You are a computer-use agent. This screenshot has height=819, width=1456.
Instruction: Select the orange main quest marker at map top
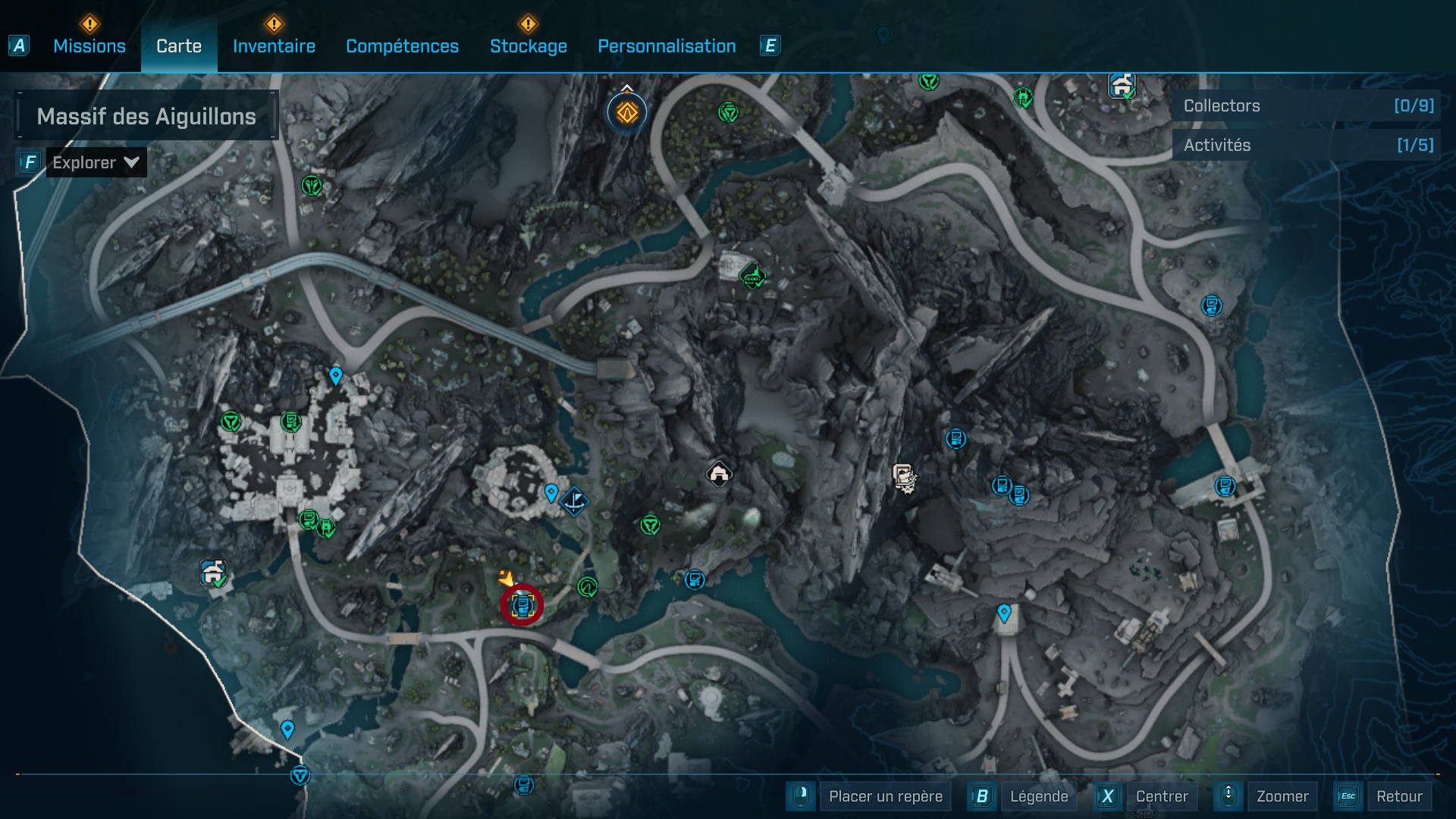coord(625,112)
